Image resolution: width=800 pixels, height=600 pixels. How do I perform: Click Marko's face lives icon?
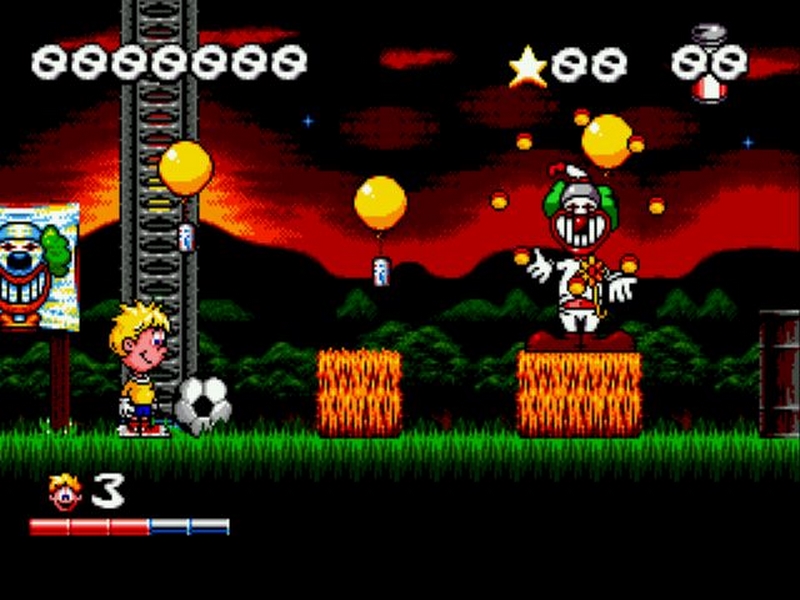[65, 492]
